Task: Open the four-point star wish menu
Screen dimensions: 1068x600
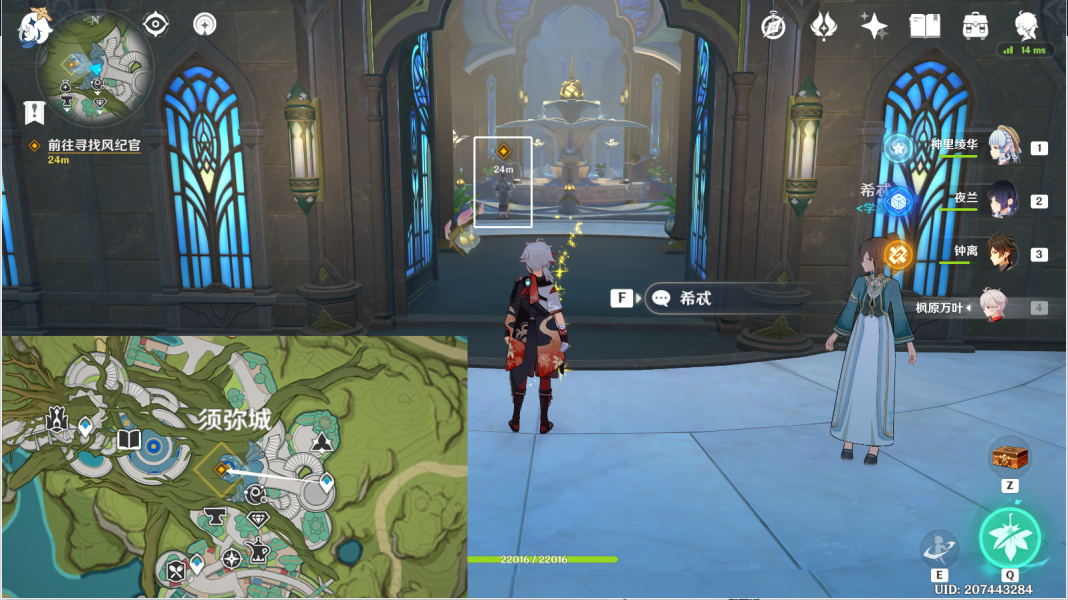Action: pos(874,26)
